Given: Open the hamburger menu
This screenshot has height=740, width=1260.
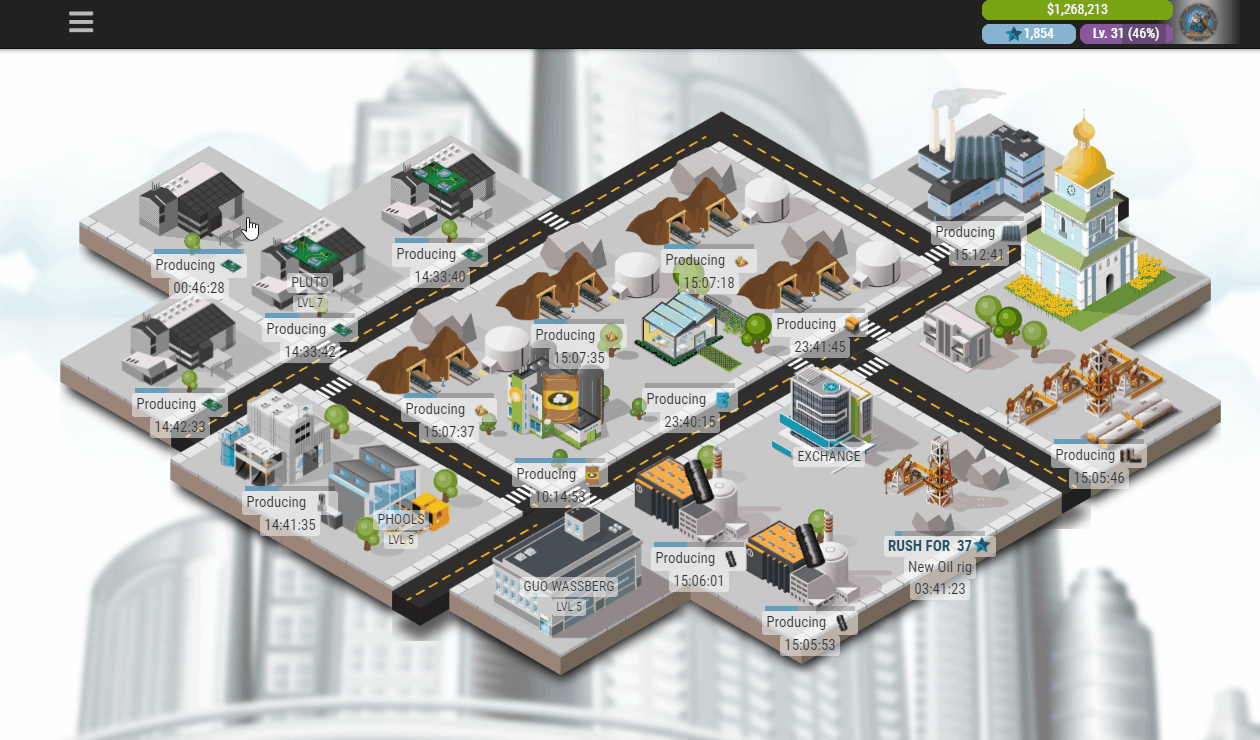Looking at the screenshot, I should pyautogui.click(x=81, y=22).
